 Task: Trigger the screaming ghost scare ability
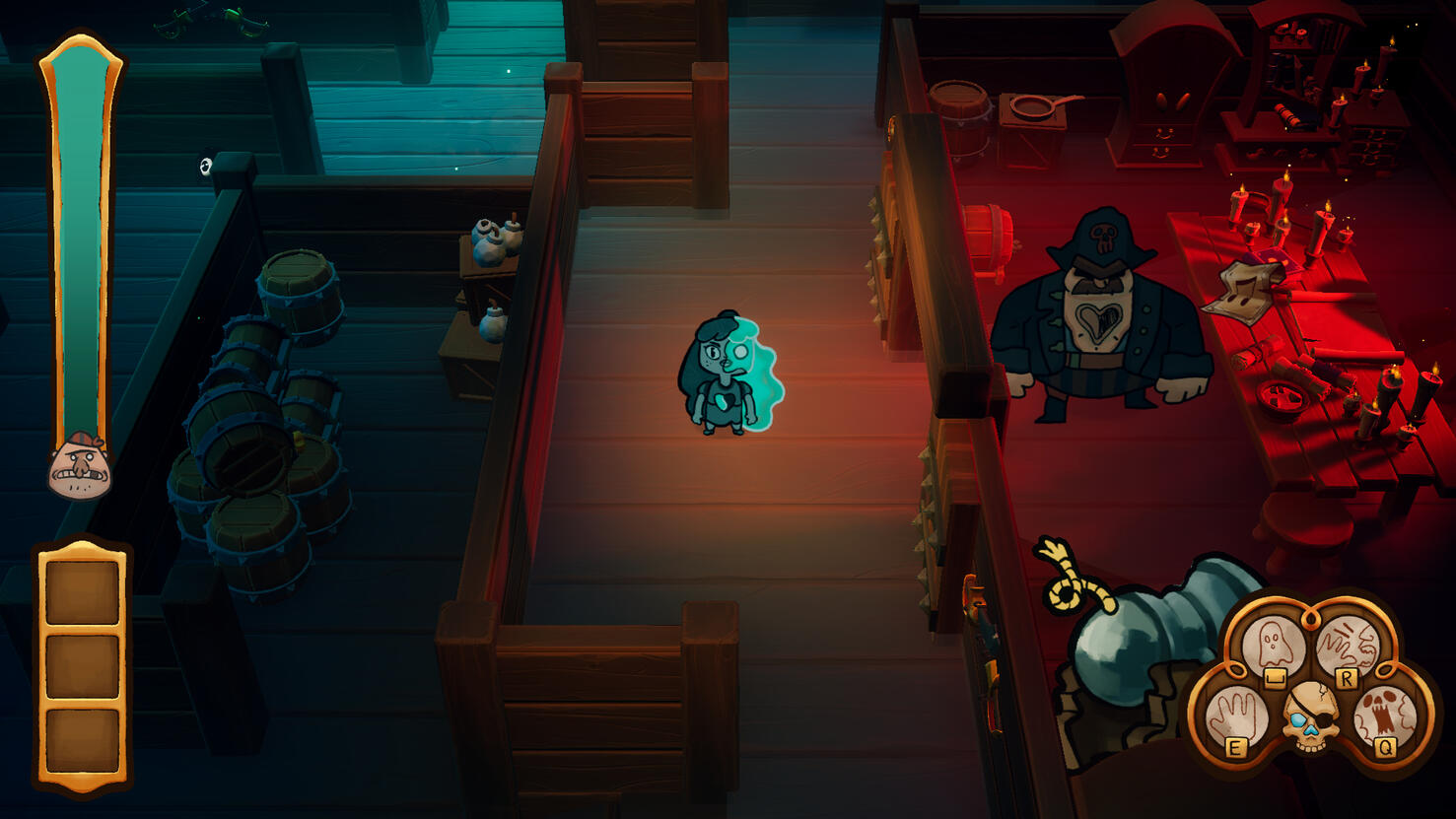tap(1385, 717)
